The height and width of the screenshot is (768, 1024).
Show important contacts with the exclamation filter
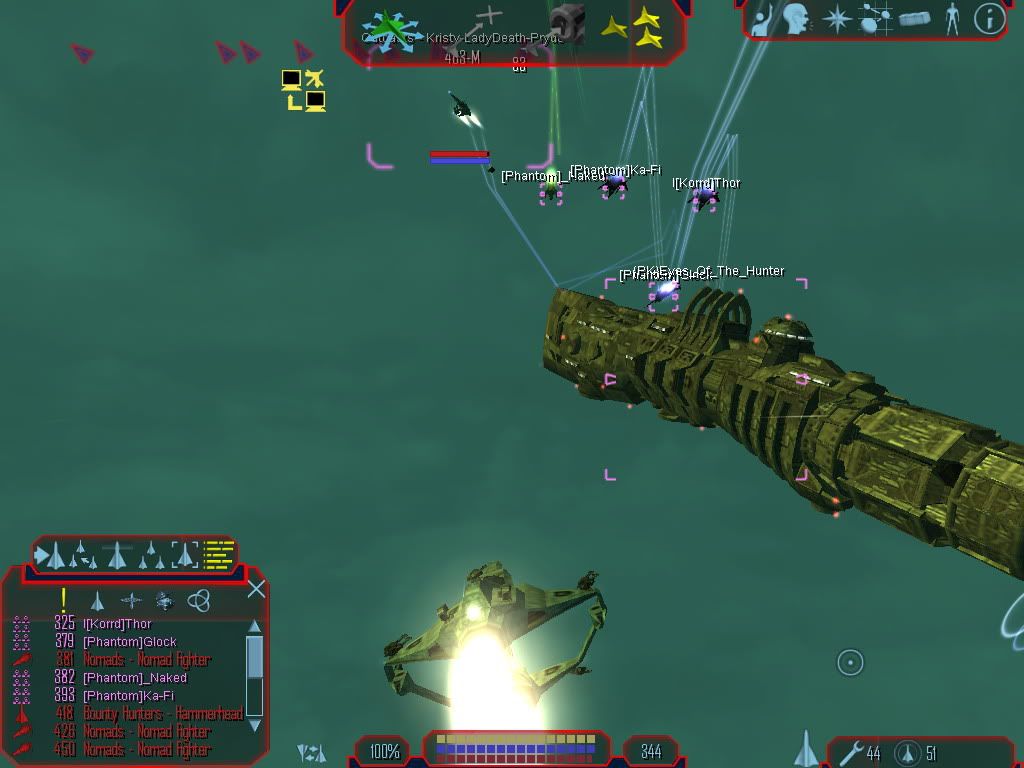pos(64,600)
